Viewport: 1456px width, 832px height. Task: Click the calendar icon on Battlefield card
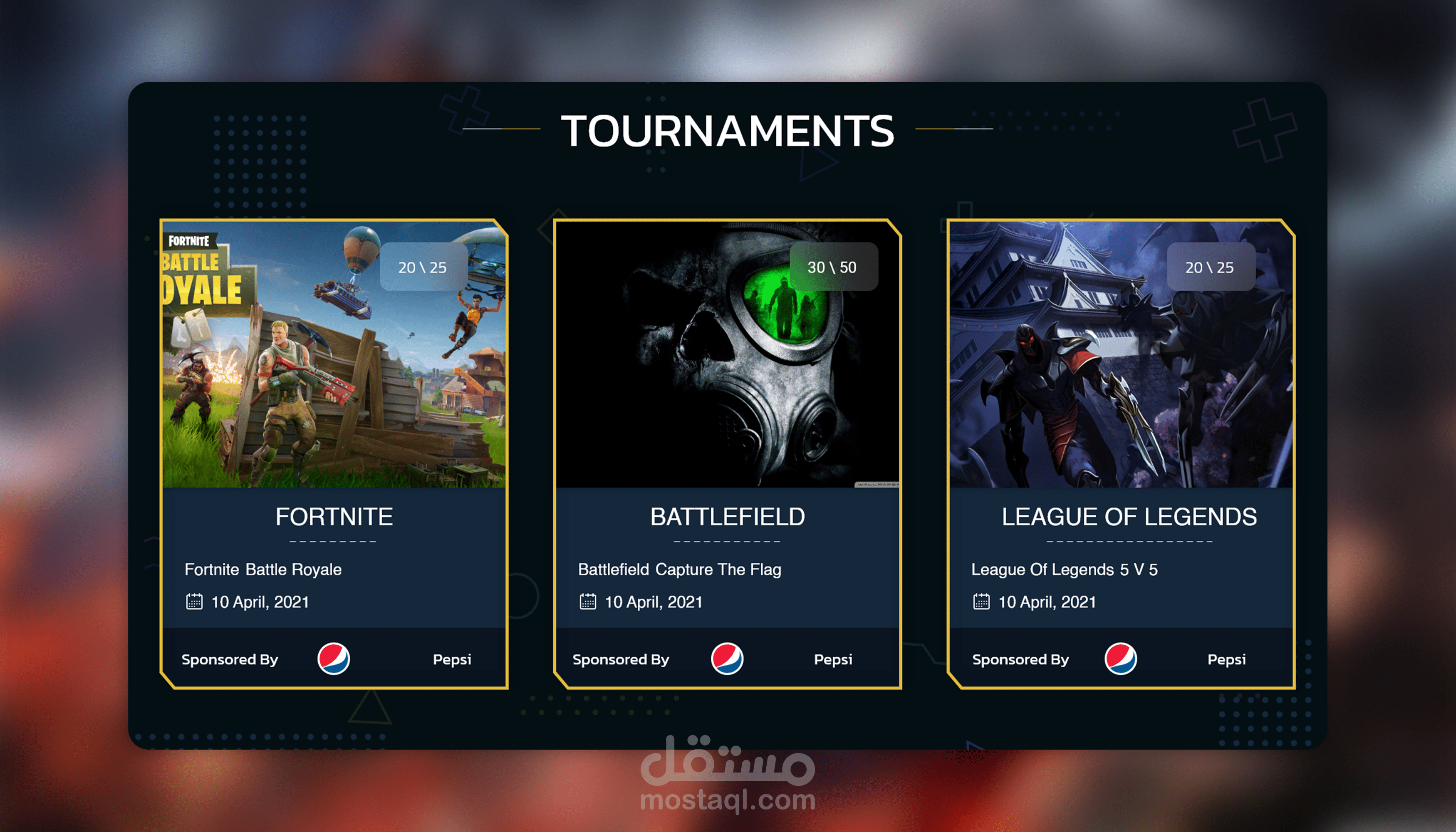tap(587, 602)
